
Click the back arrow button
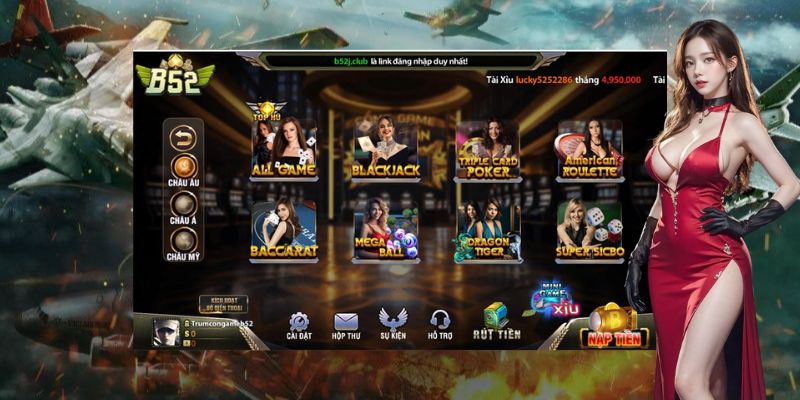(x=184, y=136)
